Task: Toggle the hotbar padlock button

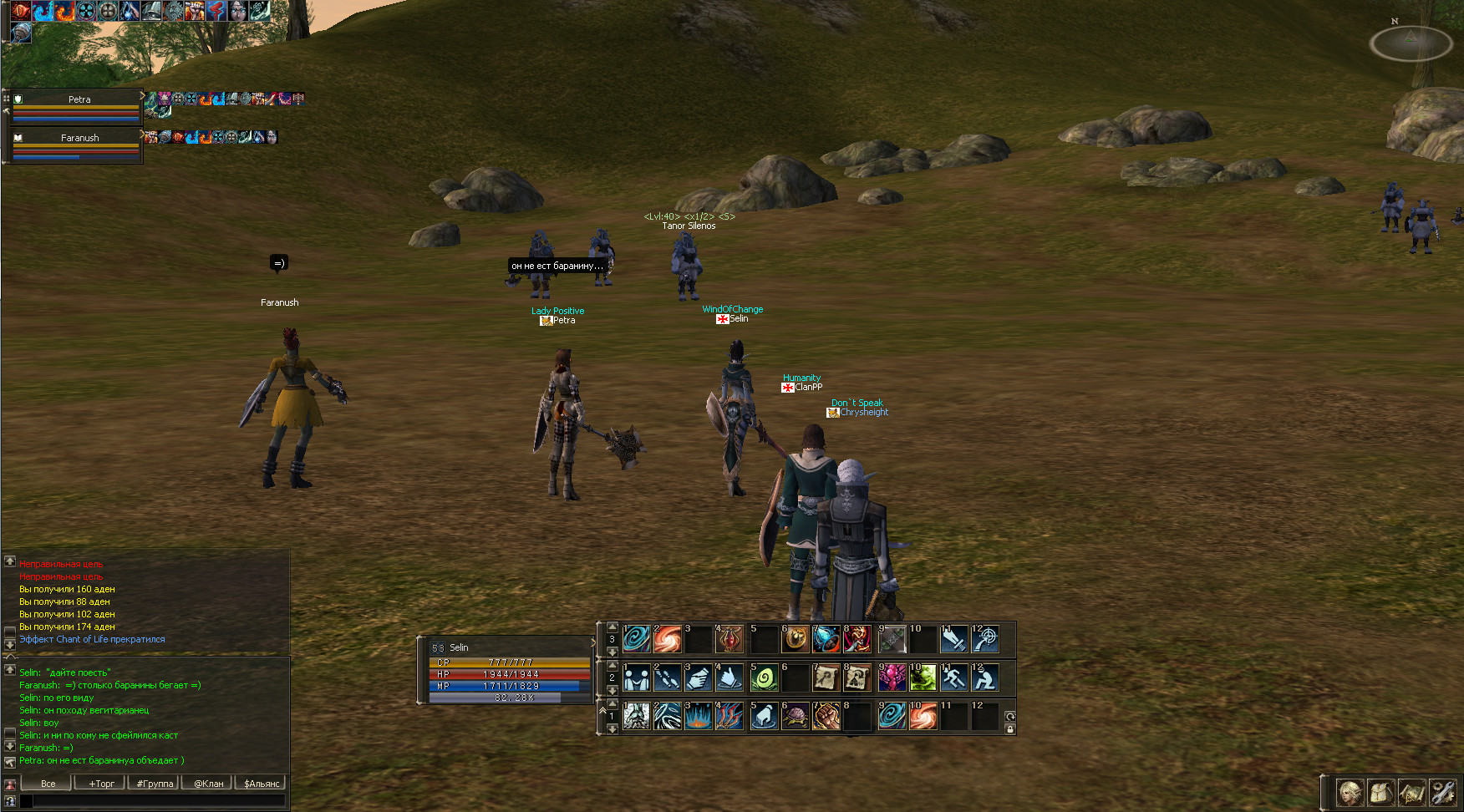Action: 1009,729
